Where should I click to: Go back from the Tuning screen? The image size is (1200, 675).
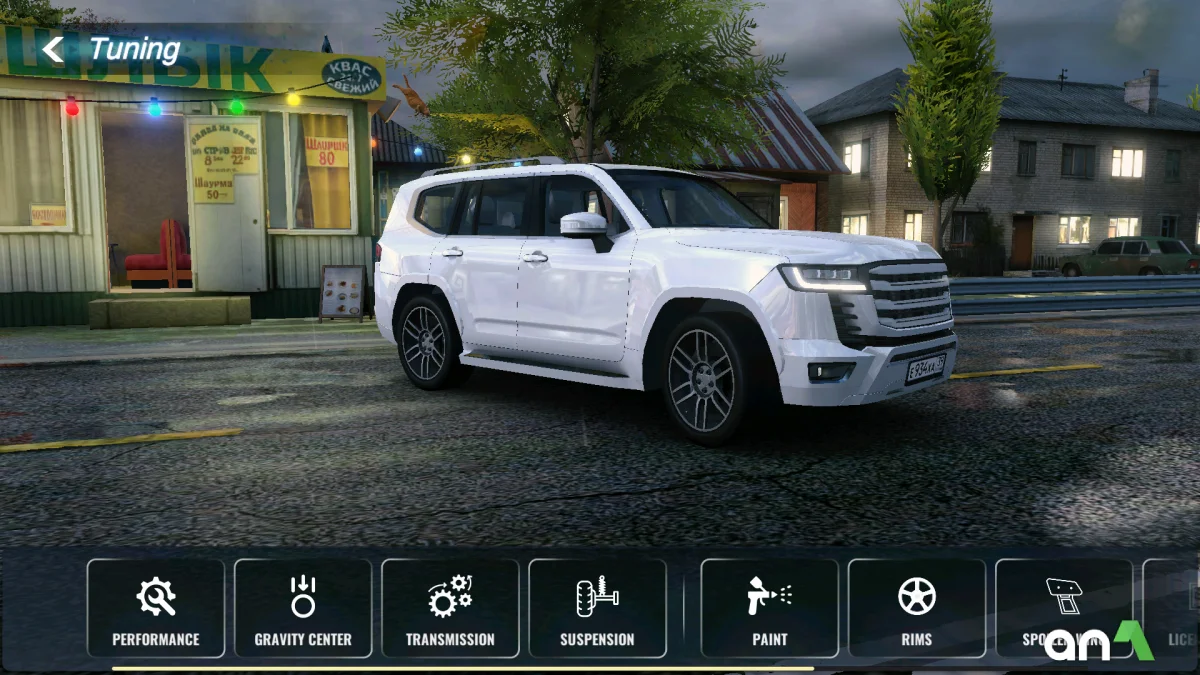click(x=53, y=49)
